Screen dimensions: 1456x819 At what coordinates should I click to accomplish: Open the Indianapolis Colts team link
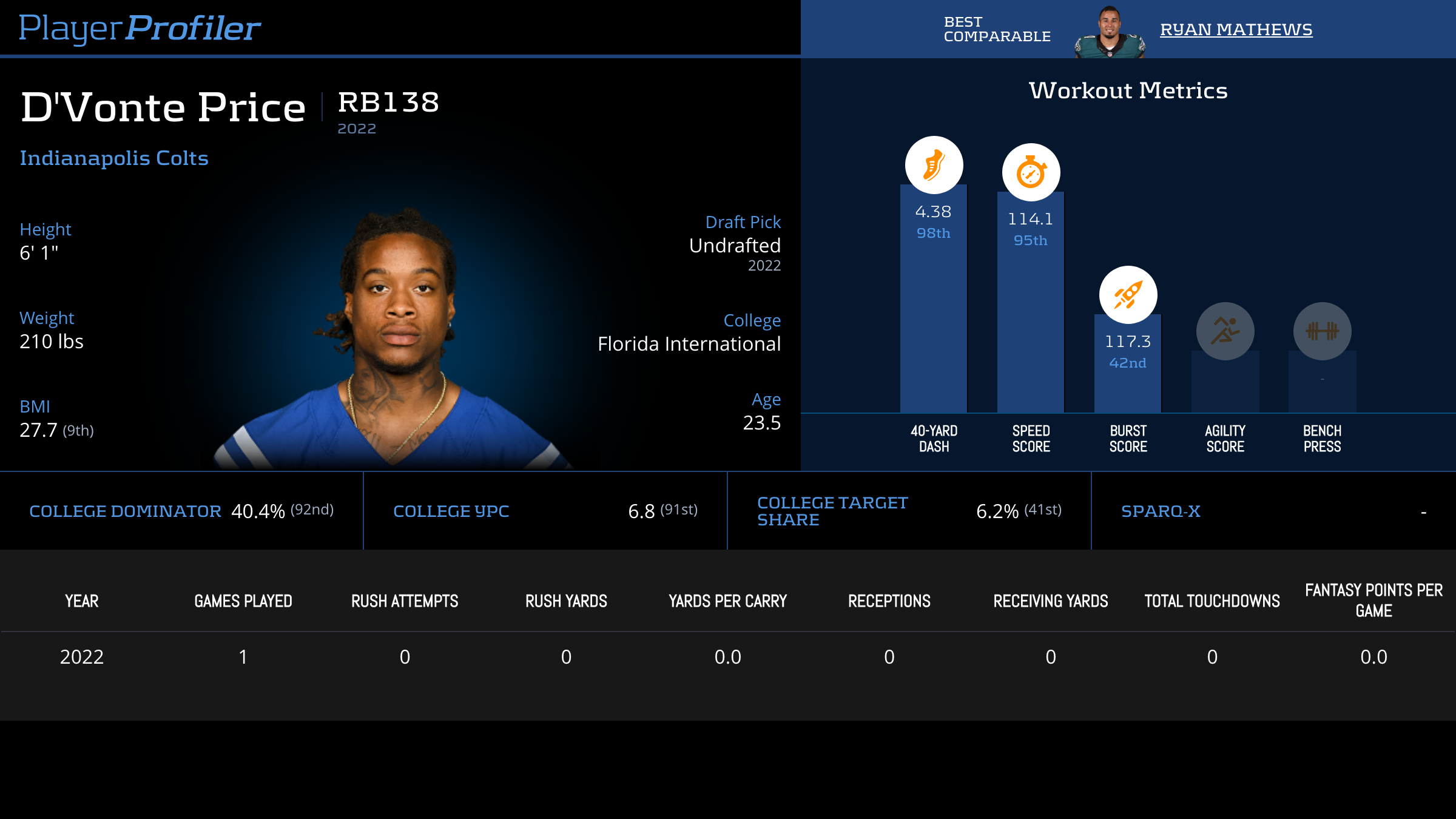coord(114,158)
